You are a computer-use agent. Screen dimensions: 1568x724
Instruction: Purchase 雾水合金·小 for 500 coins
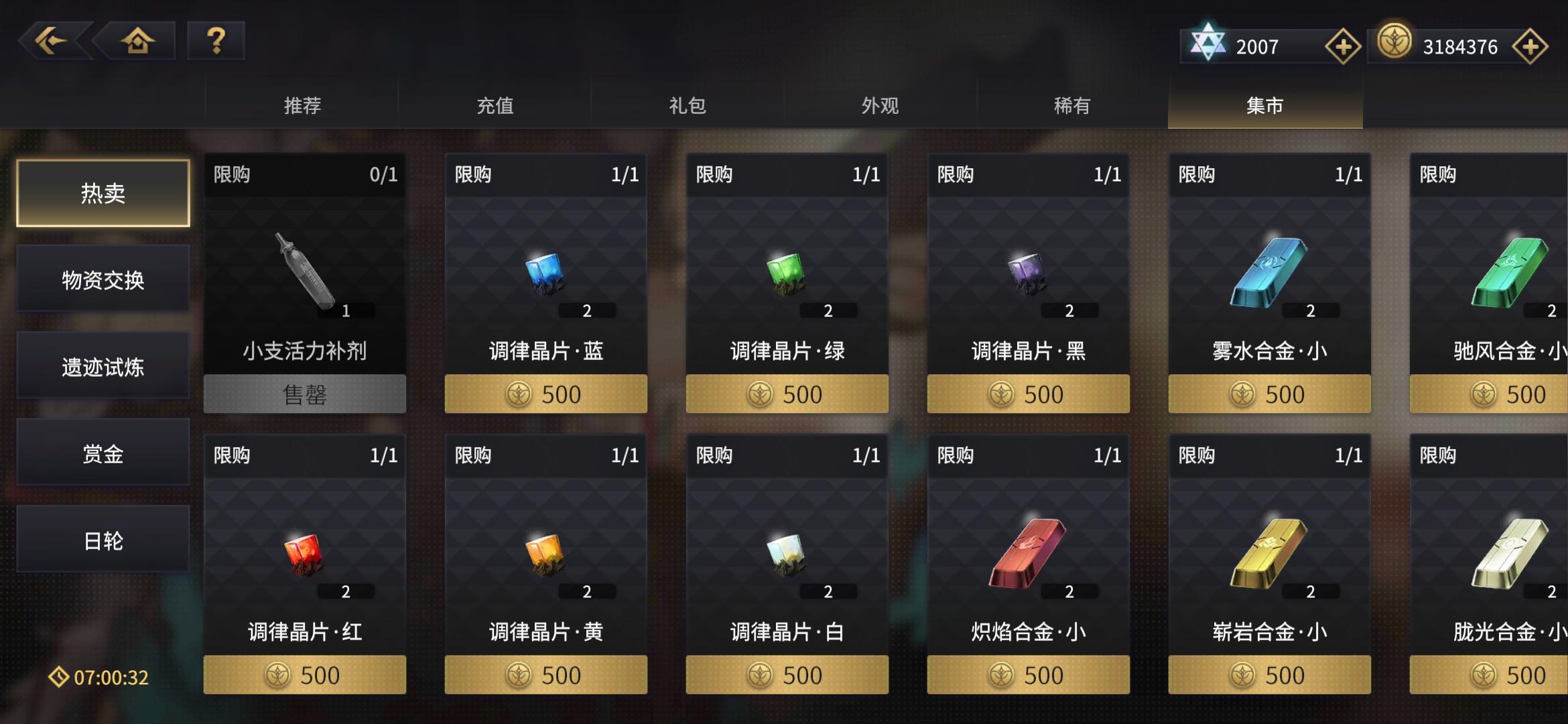(x=1269, y=394)
